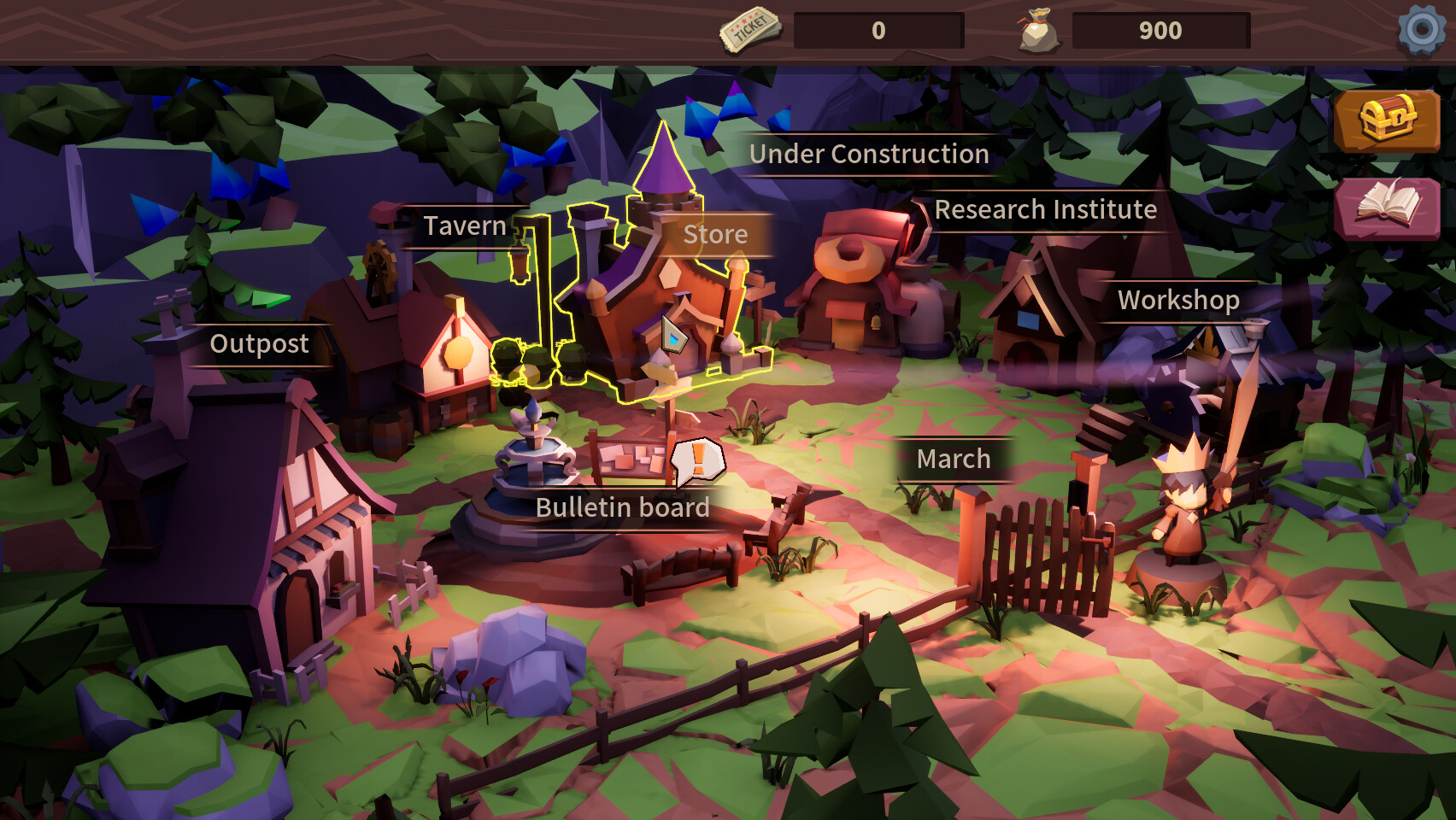Click the gold amount showing 900
Viewport: 1456px width, 820px height.
coord(1160,32)
